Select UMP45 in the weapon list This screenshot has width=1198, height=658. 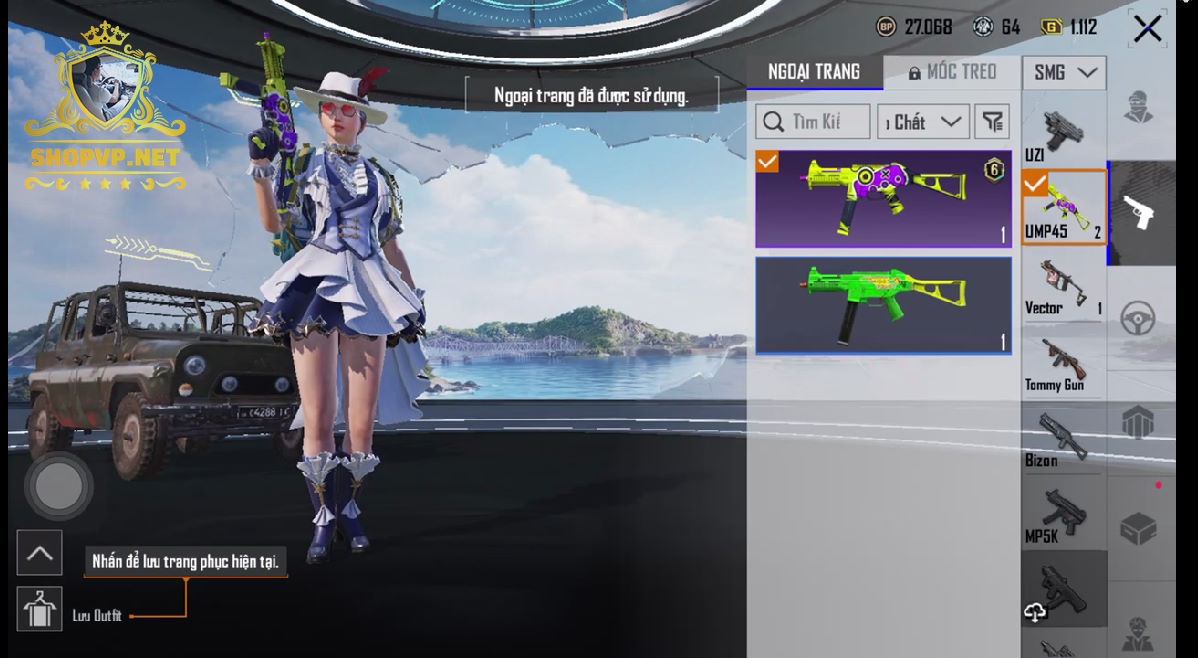[1063, 207]
